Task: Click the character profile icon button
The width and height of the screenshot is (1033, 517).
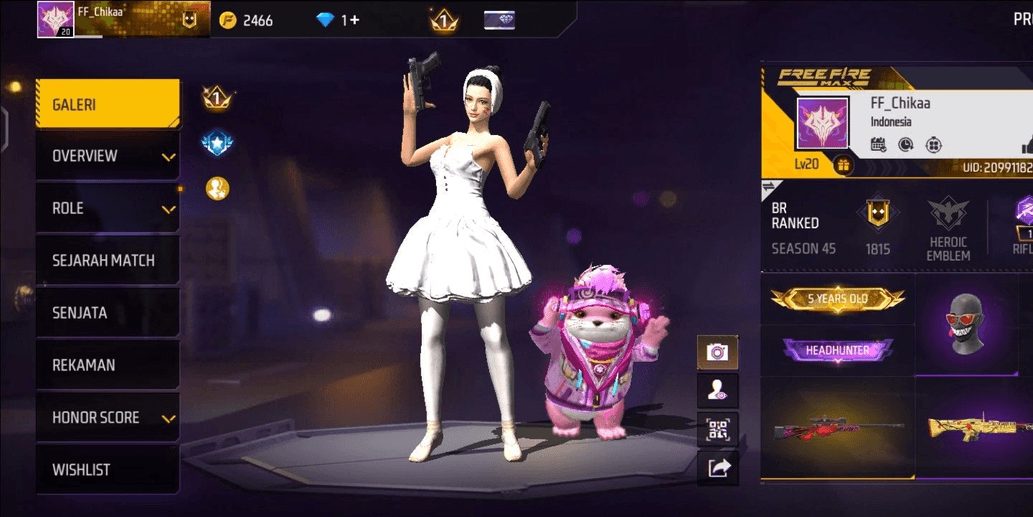Action: pos(717,390)
